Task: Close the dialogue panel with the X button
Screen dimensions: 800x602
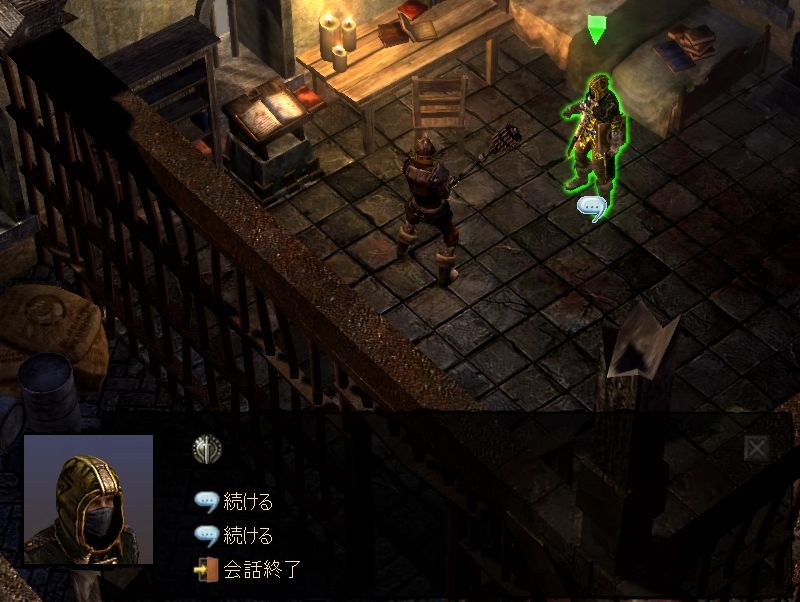Action: [756, 449]
